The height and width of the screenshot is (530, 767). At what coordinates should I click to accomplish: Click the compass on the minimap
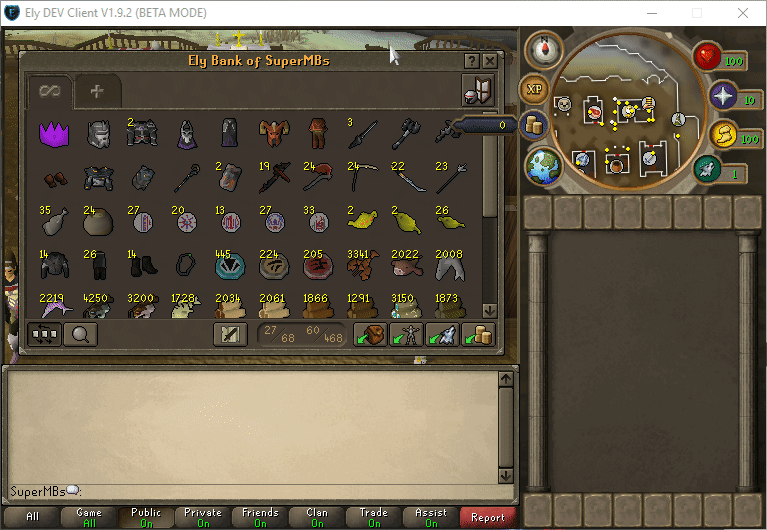click(545, 50)
